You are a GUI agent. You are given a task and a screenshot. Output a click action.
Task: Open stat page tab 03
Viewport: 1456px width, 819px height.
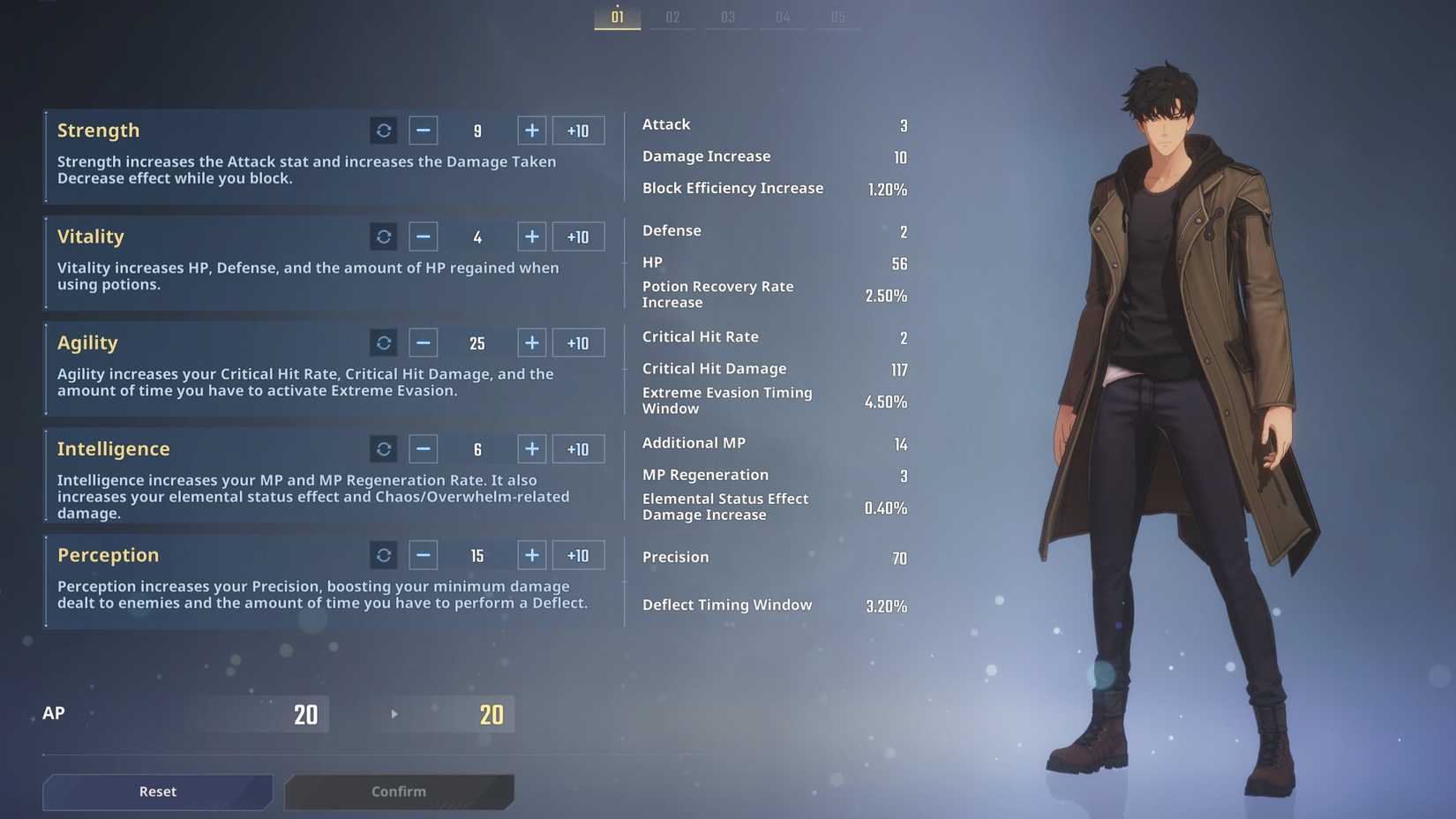[727, 16]
